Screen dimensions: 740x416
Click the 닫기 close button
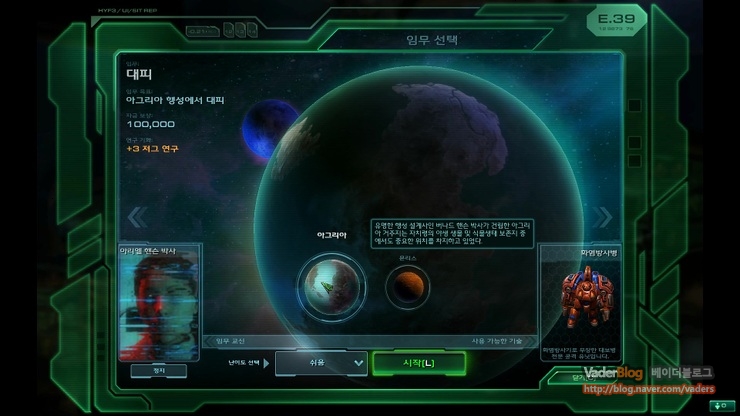click(x=584, y=378)
